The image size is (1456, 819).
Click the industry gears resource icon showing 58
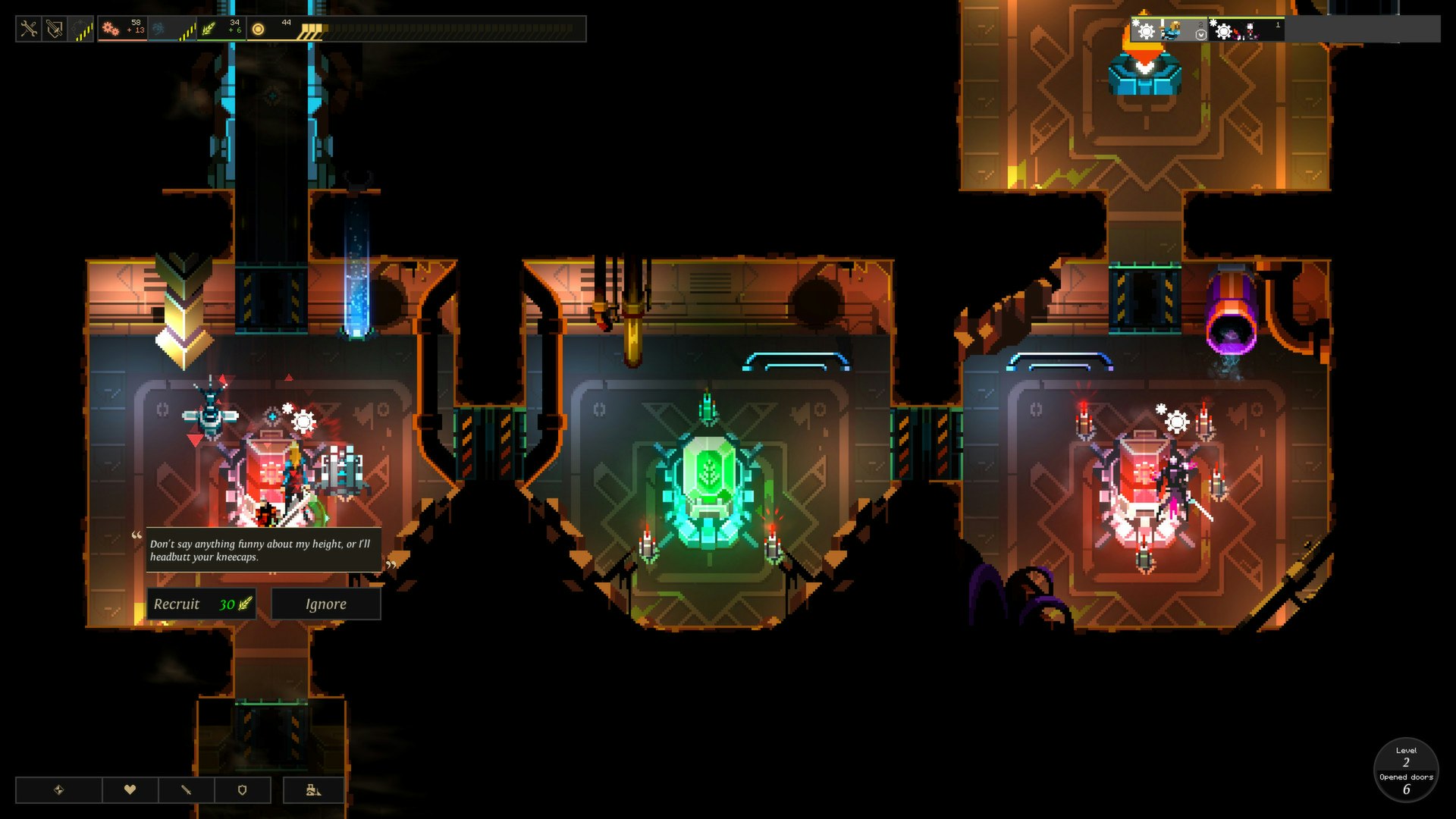(x=112, y=27)
